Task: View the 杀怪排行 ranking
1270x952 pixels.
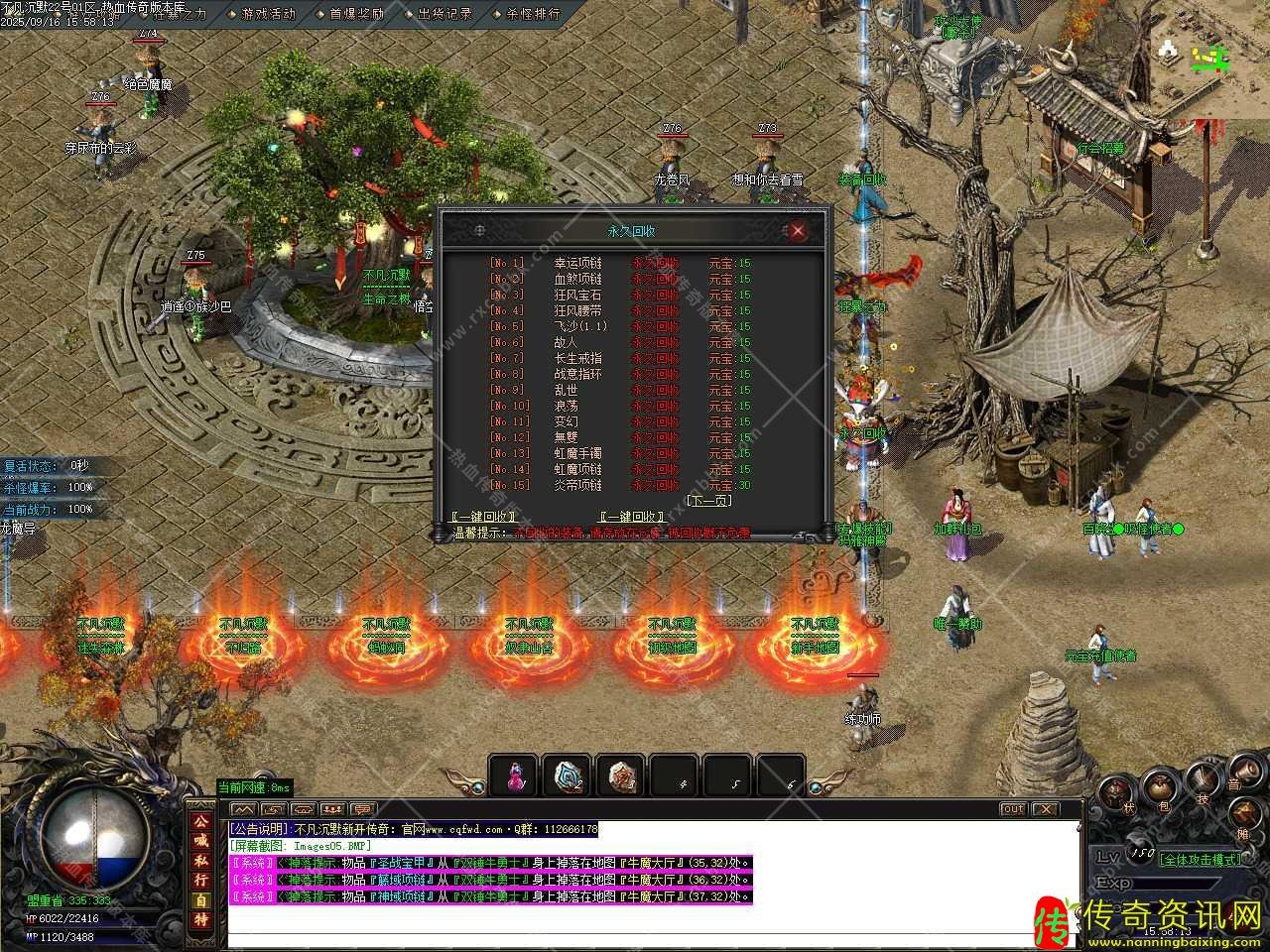Action: point(533,14)
